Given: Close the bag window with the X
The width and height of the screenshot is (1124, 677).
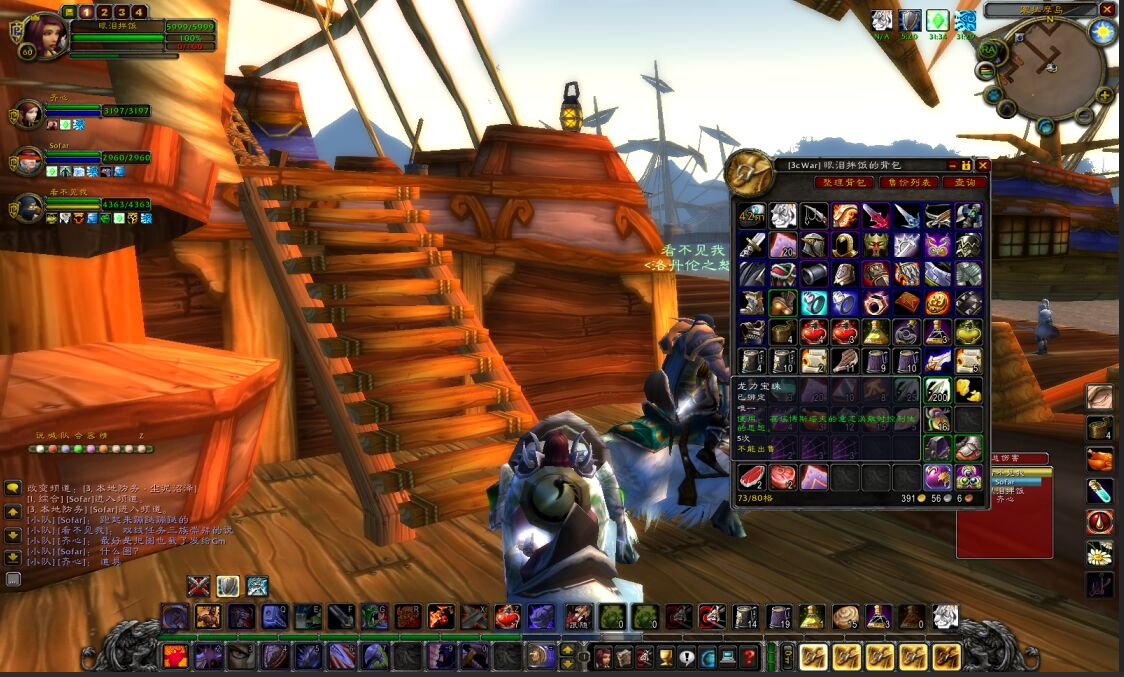Looking at the screenshot, I should tap(983, 165).
